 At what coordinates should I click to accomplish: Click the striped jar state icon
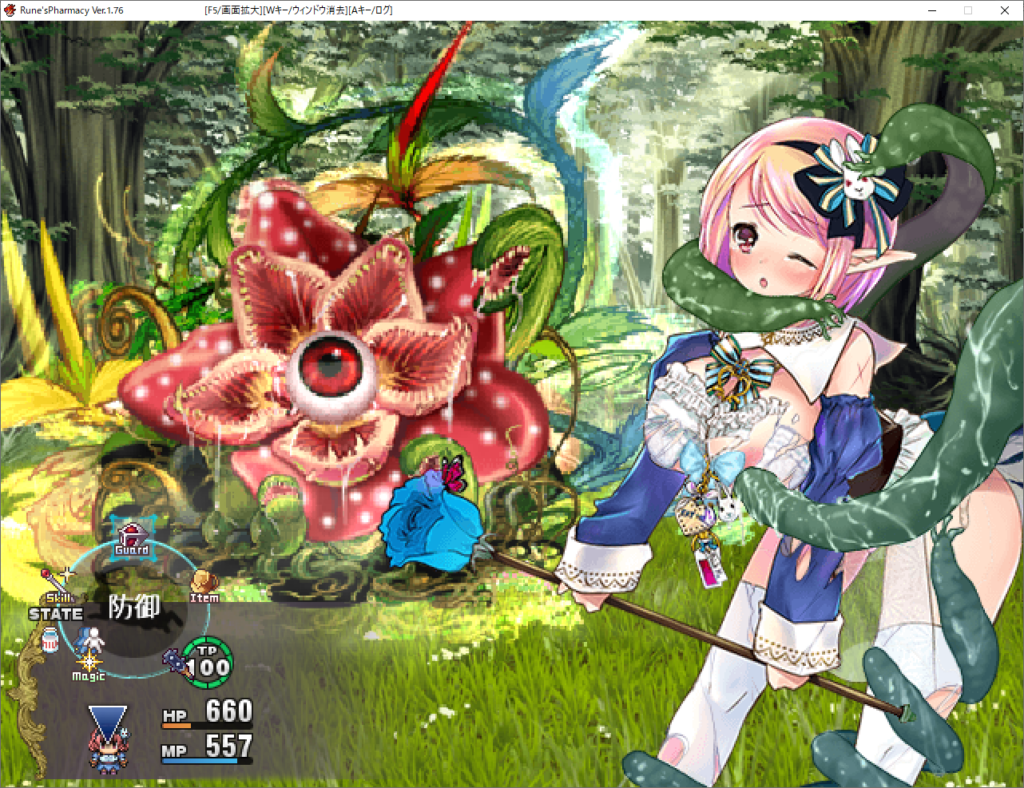click(x=49, y=640)
